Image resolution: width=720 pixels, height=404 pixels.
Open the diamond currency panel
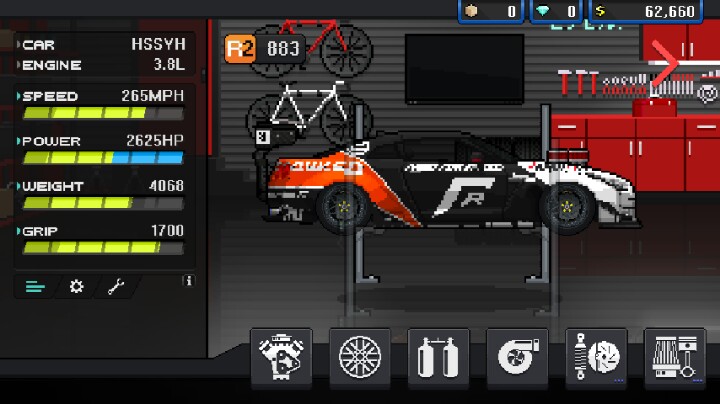pos(559,11)
